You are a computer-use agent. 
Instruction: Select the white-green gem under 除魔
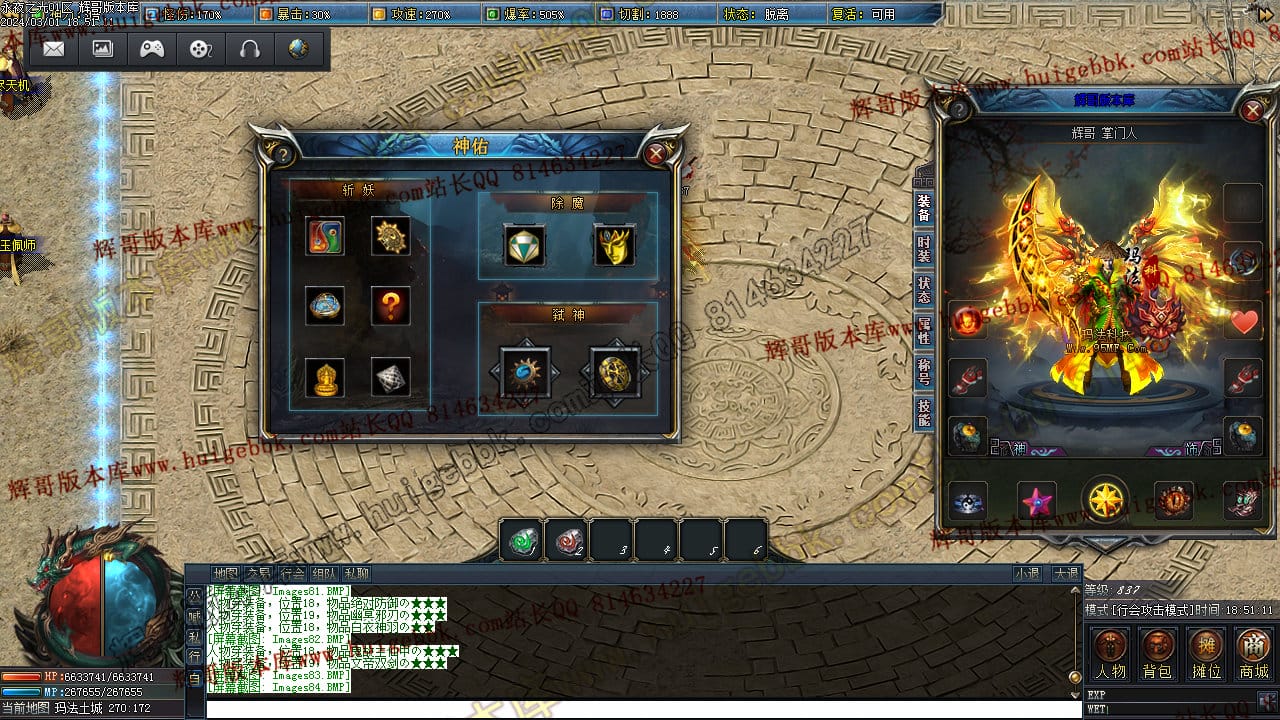pos(524,245)
